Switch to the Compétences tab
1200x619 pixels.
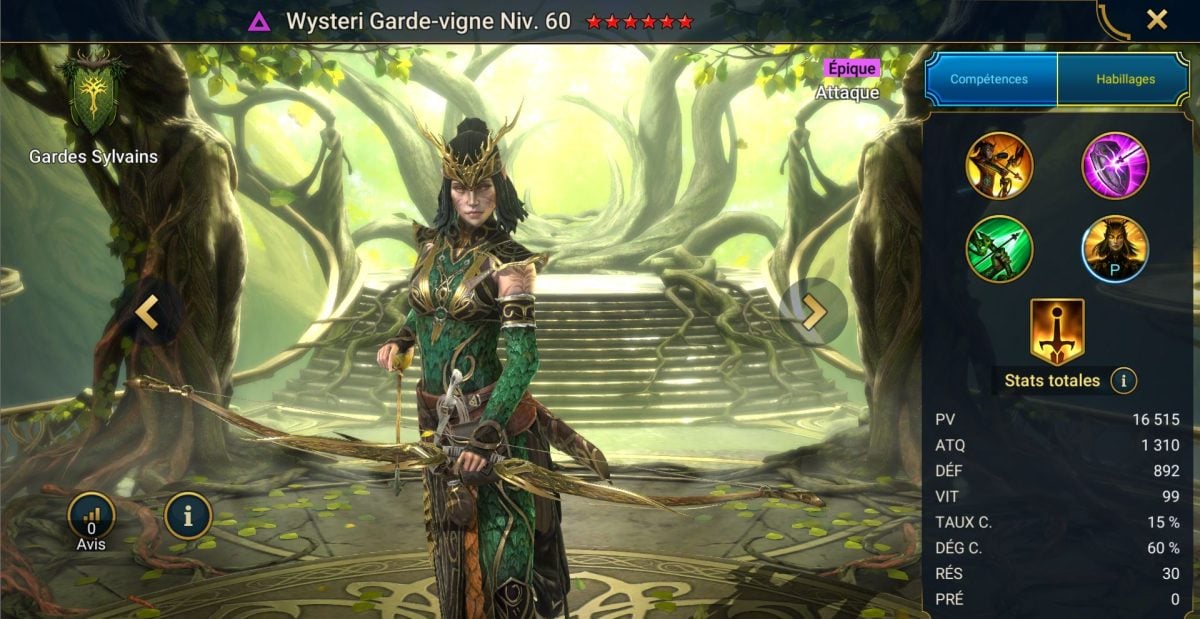click(x=990, y=79)
